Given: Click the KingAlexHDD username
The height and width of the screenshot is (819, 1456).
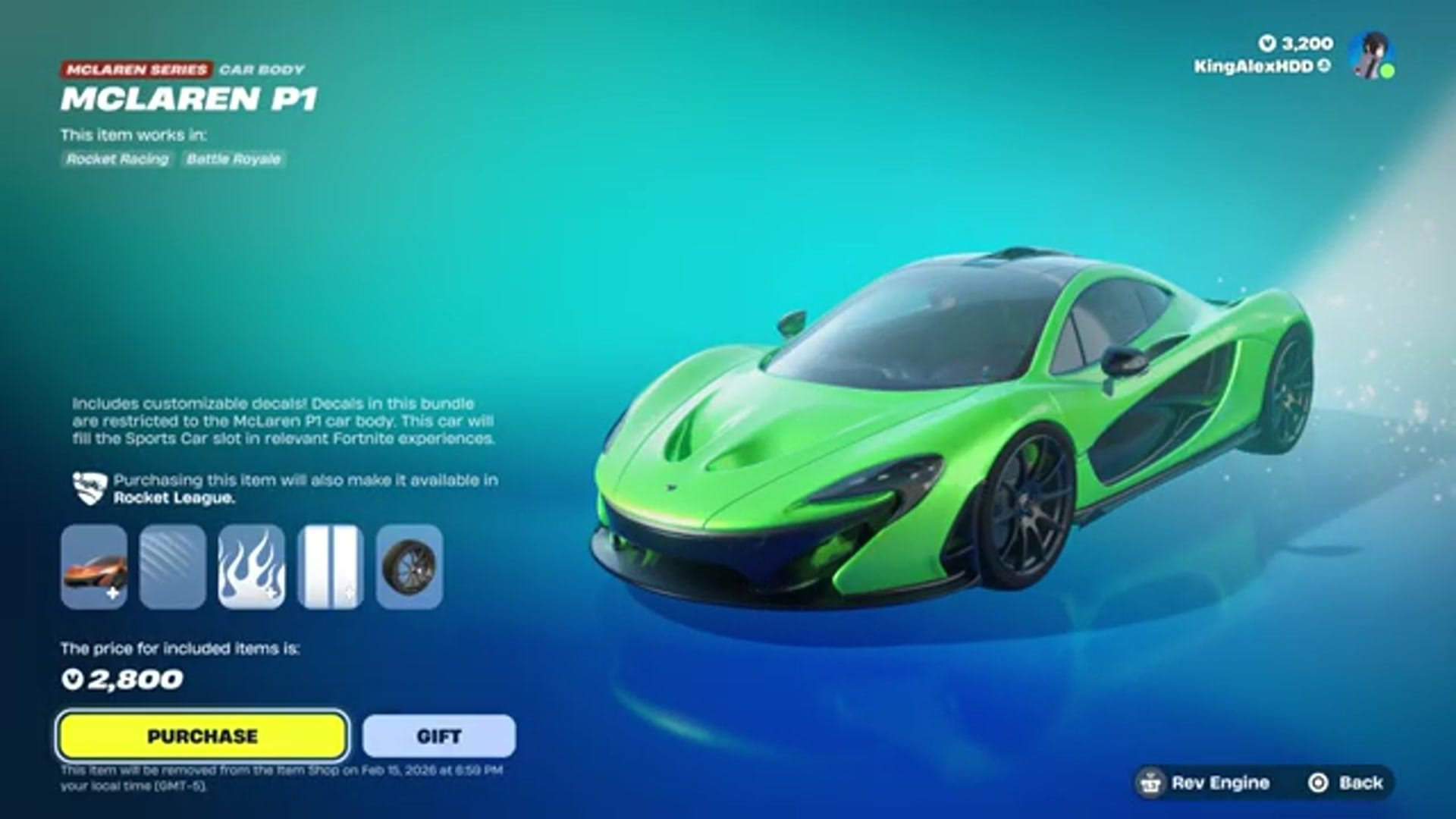Looking at the screenshot, I should pyautogui.click(x=1252, y=66).
